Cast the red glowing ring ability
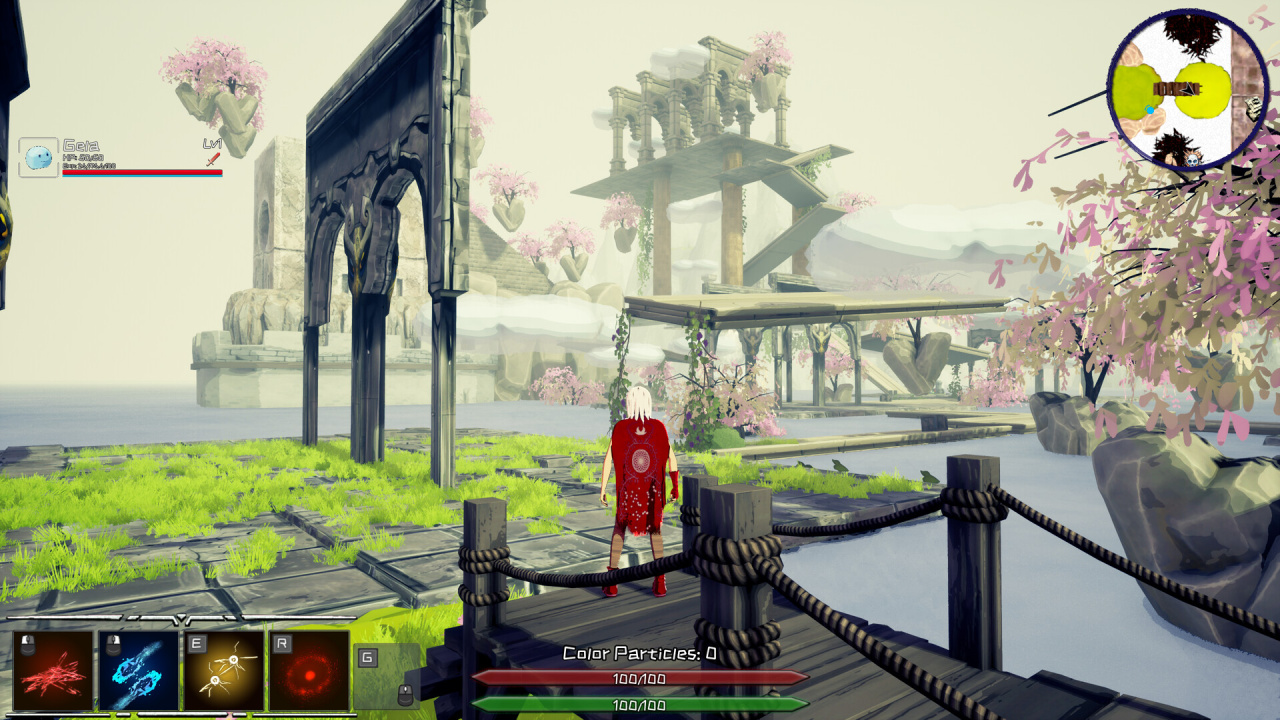The width and height of the screenshot is (1280, 720). click(310, 670)
